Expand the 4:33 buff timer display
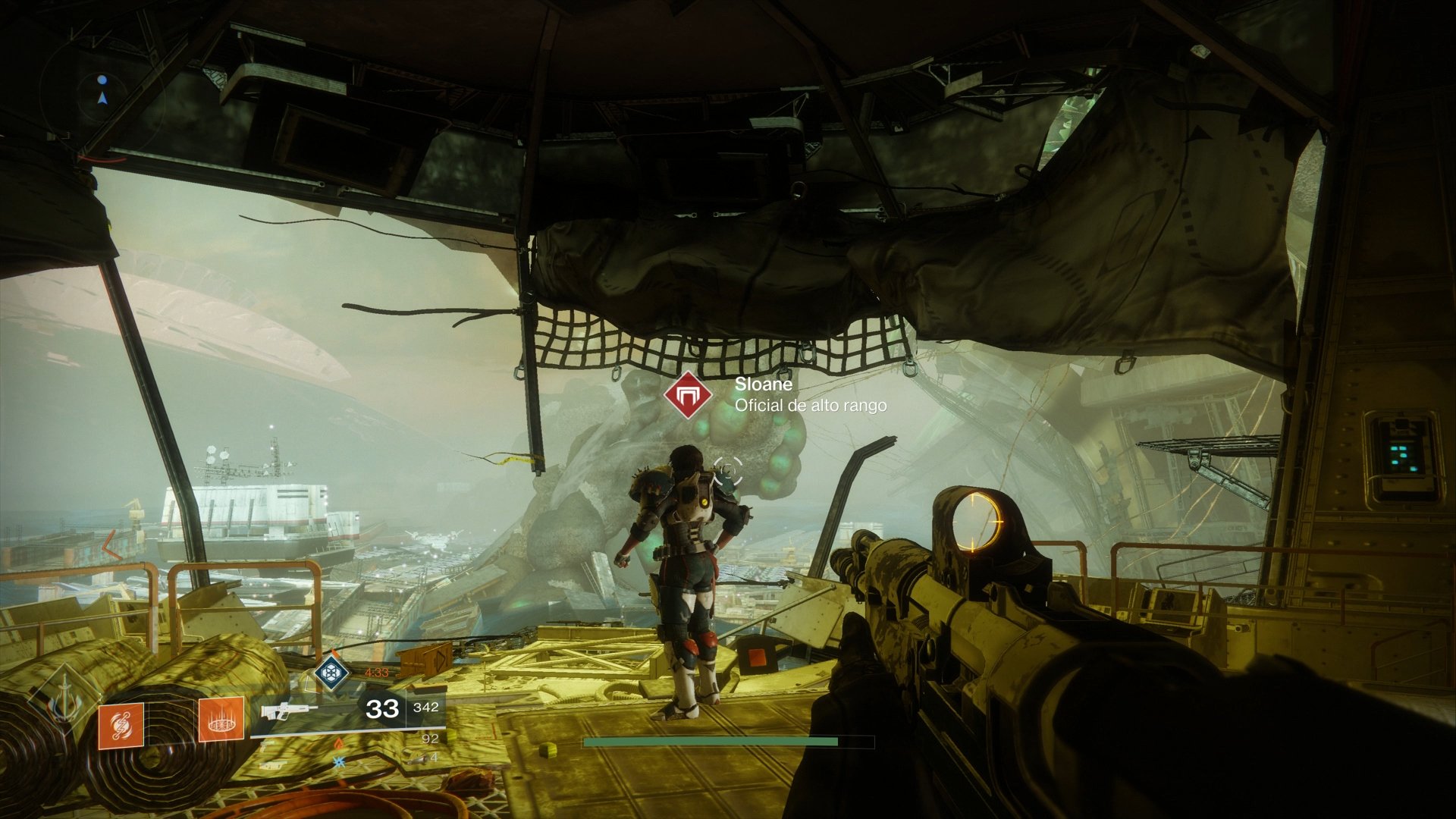The height and width of the screenshot is (819, 1456). coord(376,672)
